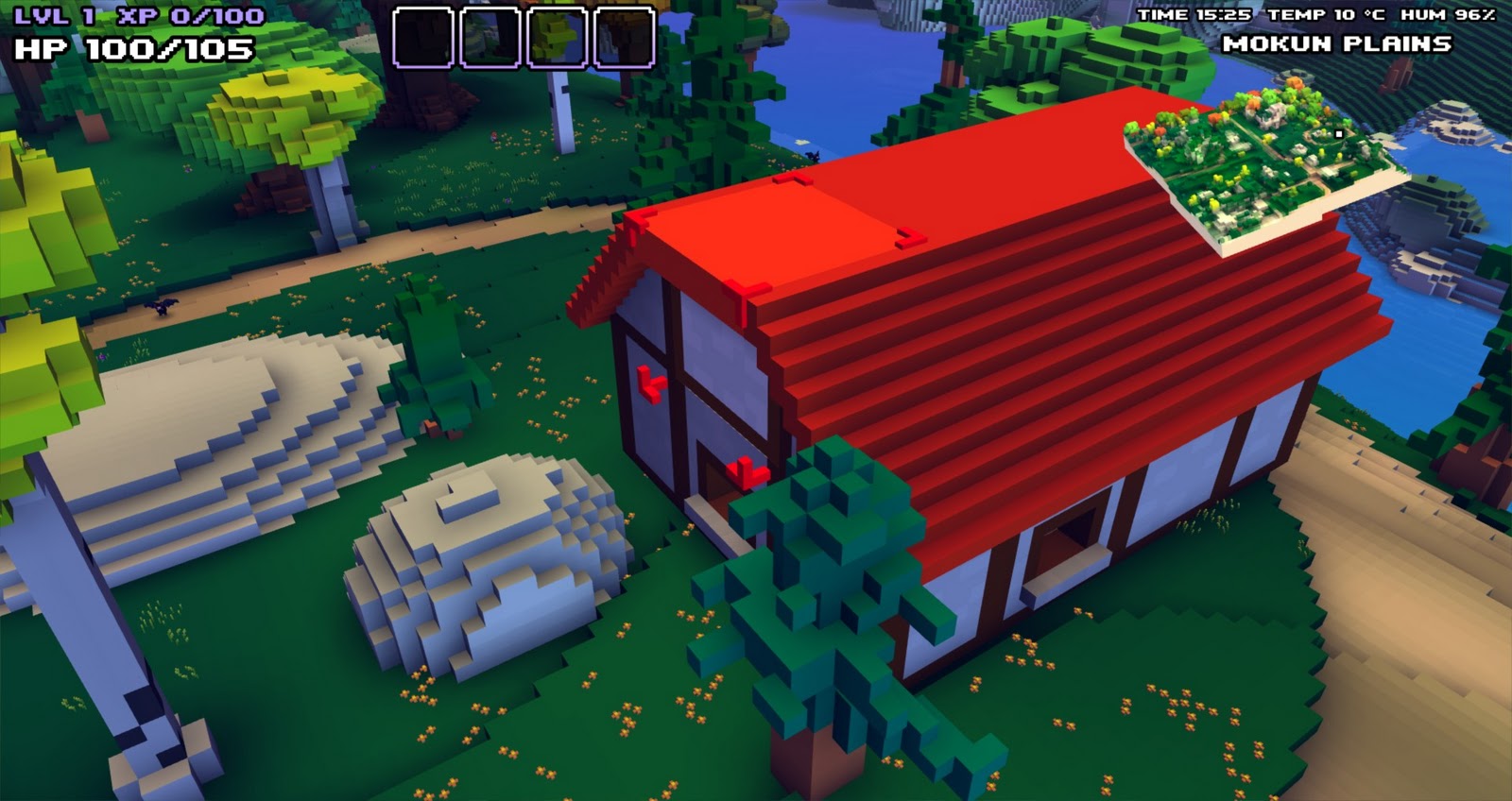Click the red latch on the house wall
The image size is (1512, 801).
coord(652,382)
